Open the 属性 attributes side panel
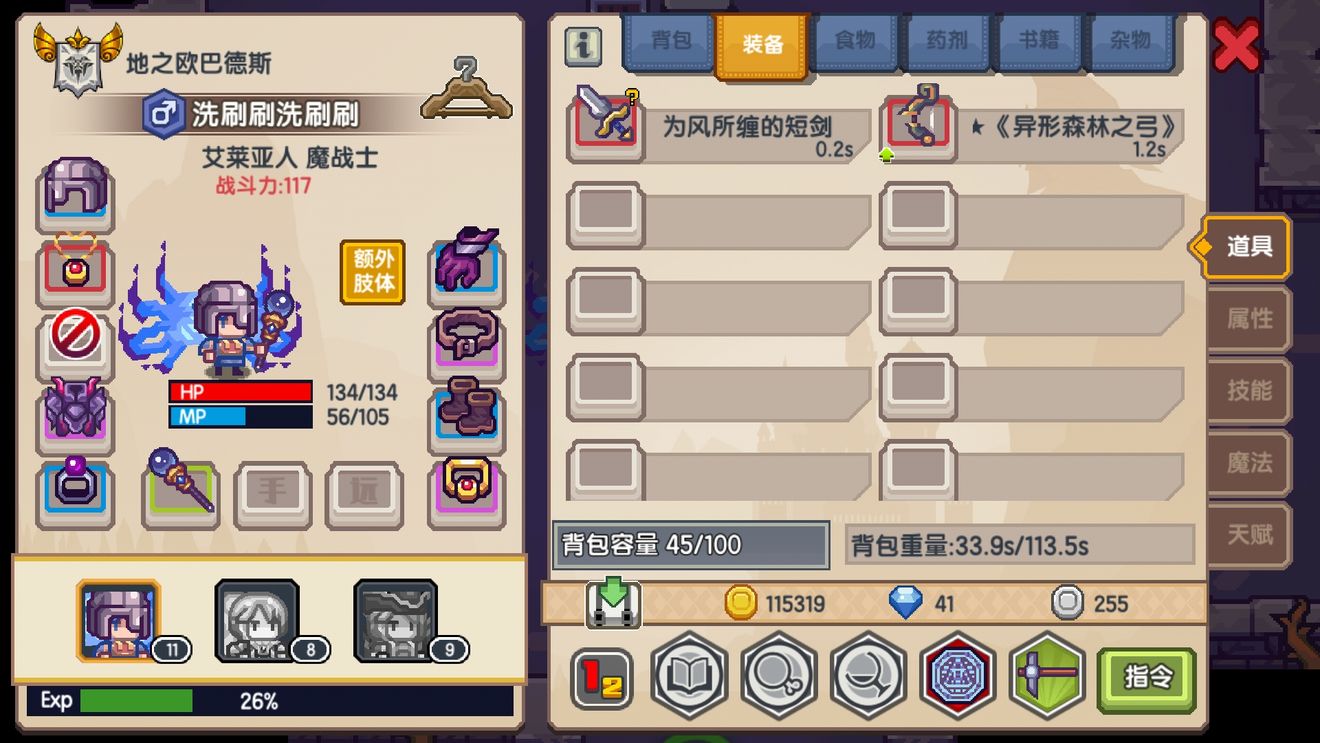 1248,318
